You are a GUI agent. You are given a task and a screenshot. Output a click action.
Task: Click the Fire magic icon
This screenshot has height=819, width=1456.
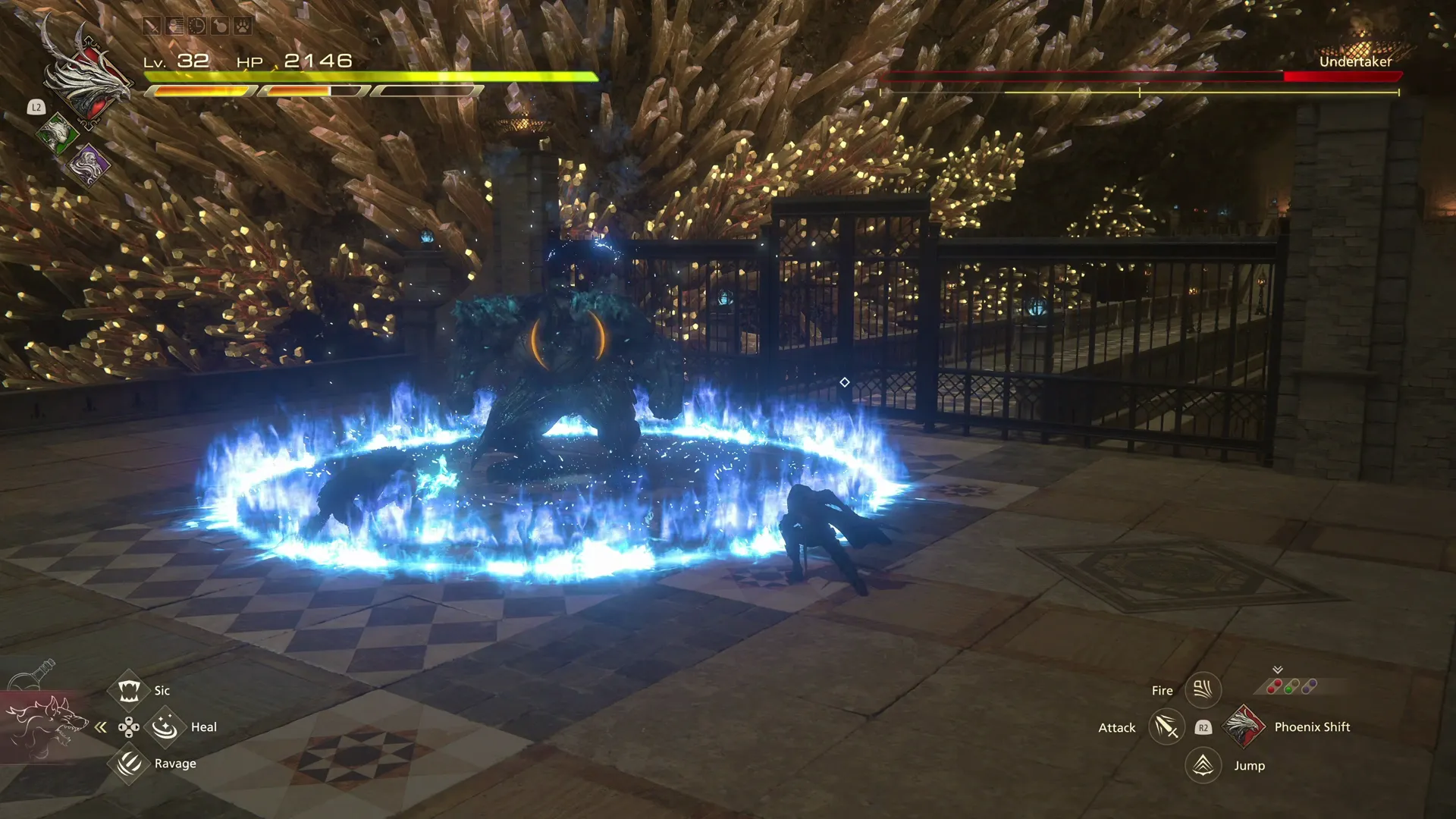(1203, 689)
